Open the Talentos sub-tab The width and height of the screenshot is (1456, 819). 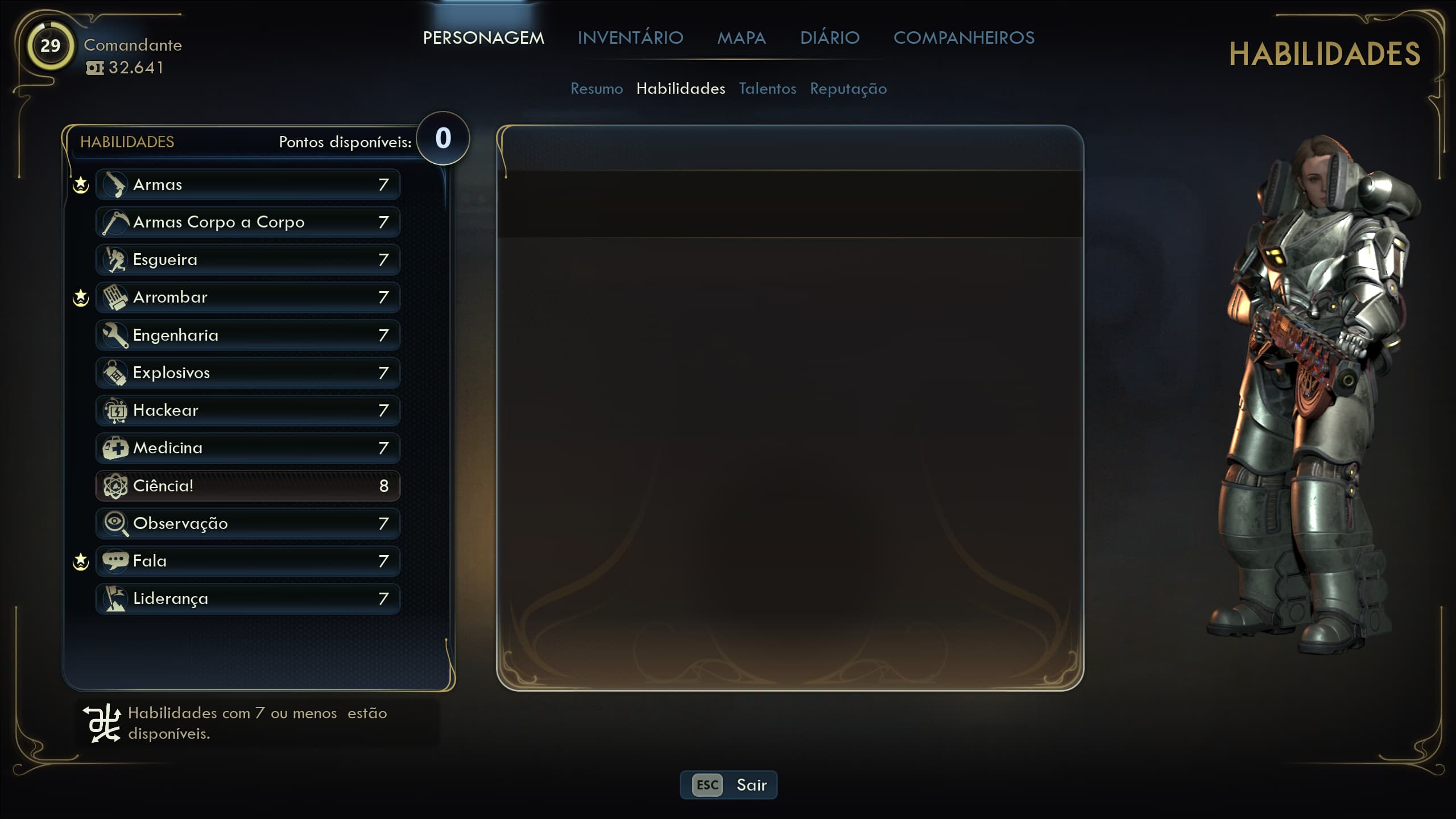(x=767, y=89)
